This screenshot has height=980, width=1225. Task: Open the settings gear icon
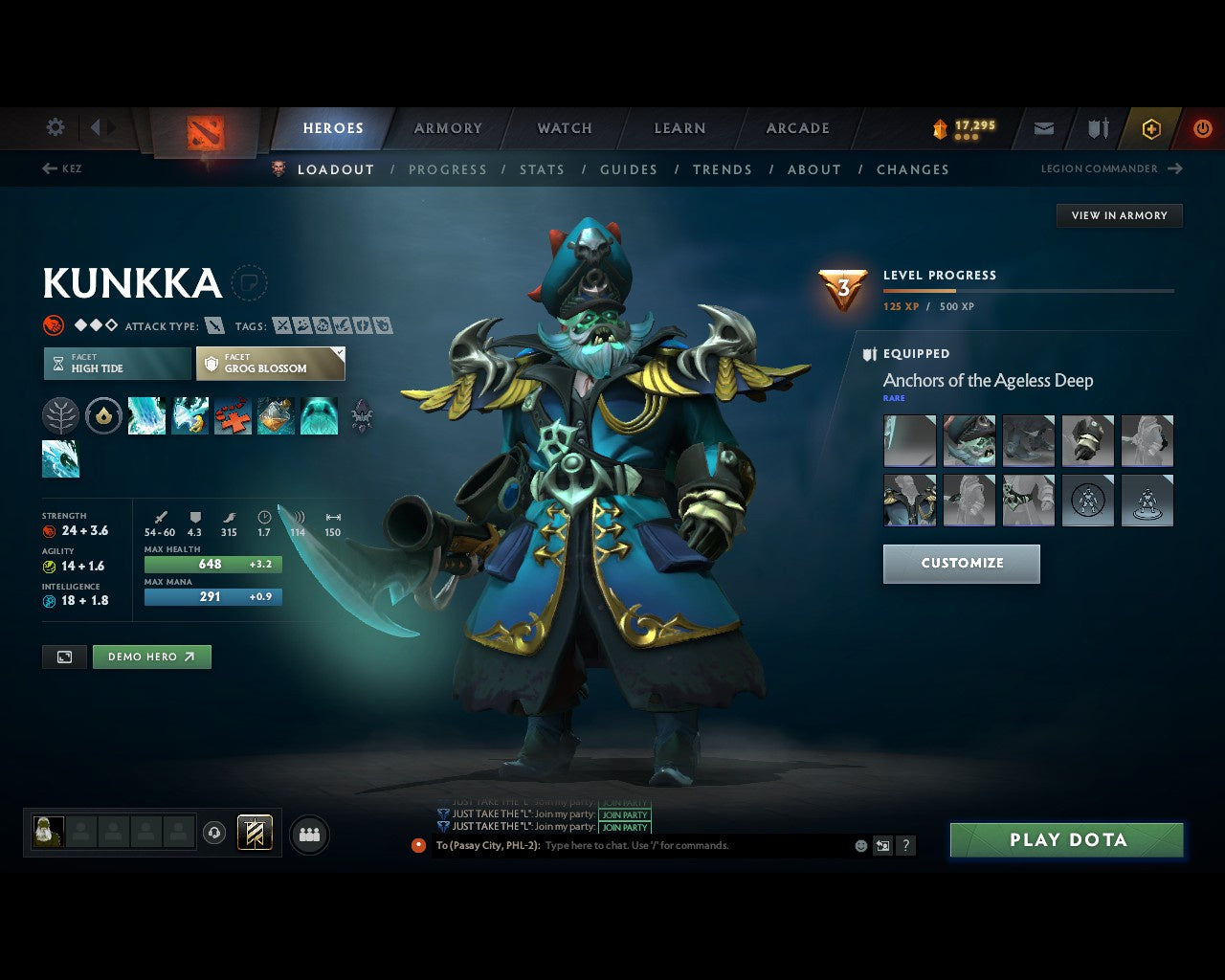click(x=55, y=126)
